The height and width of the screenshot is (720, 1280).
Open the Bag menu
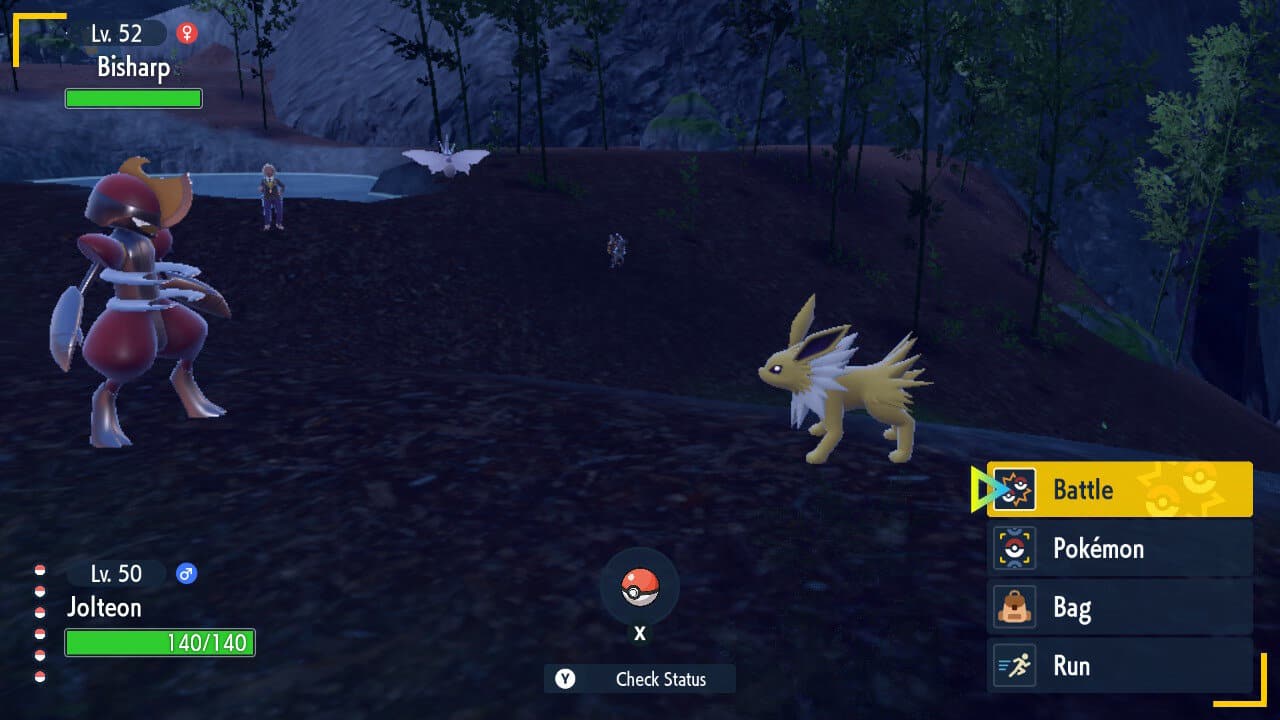point(1119,607)
